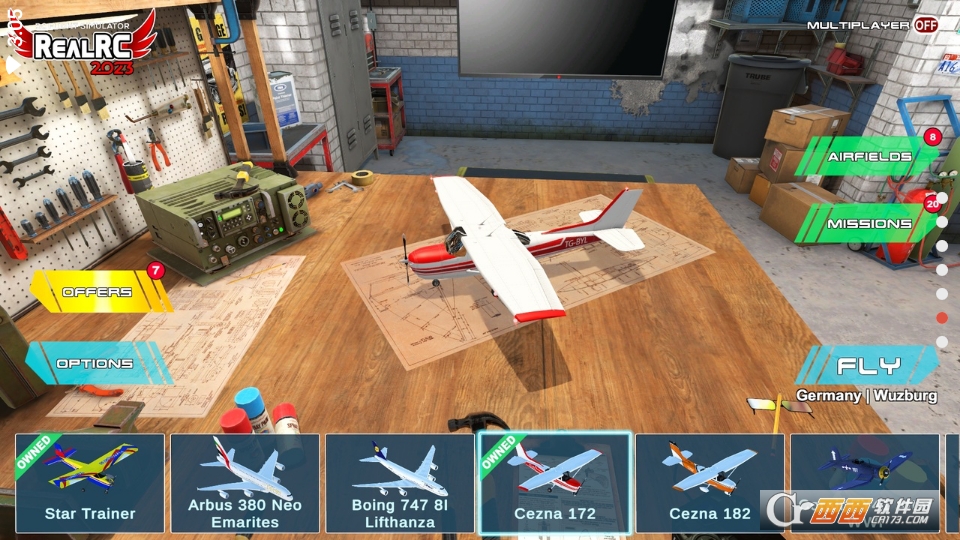Viewport: 960px width, 540px height.
Task: Select the dark blue warplane card
Action: coord(865,482)
